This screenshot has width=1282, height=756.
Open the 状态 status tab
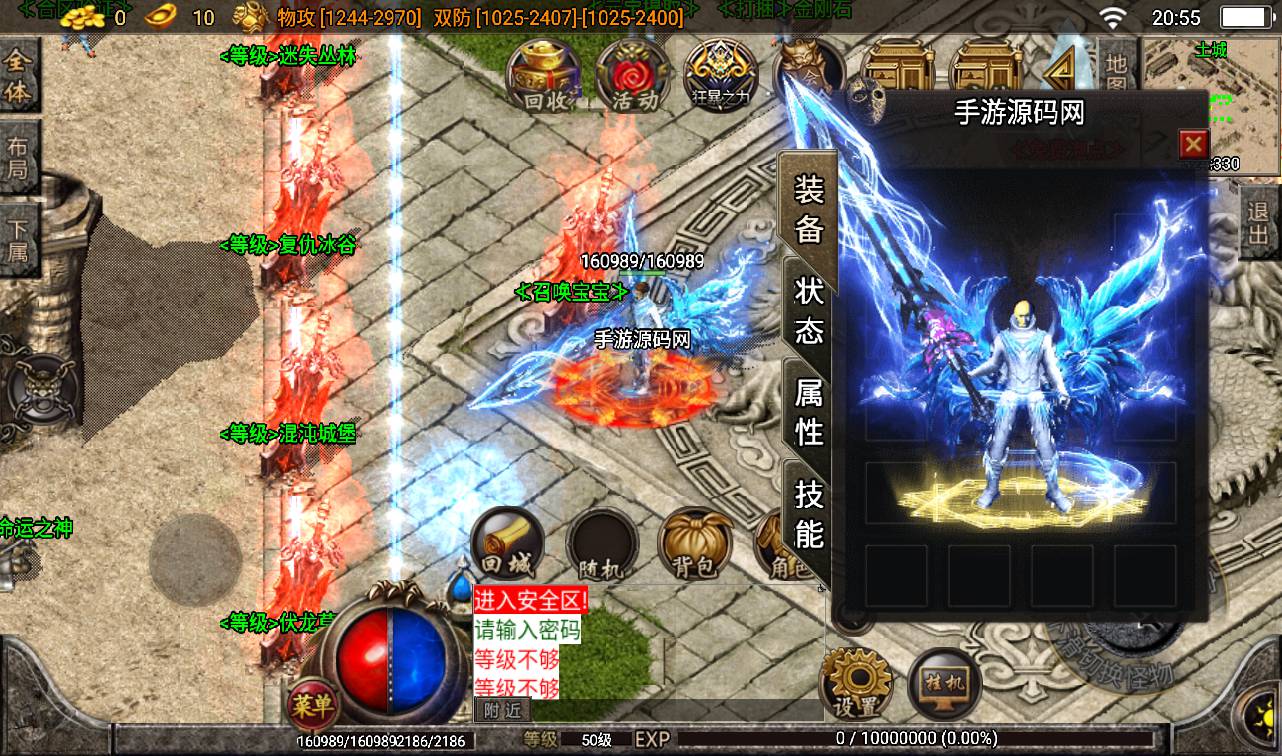808,310
